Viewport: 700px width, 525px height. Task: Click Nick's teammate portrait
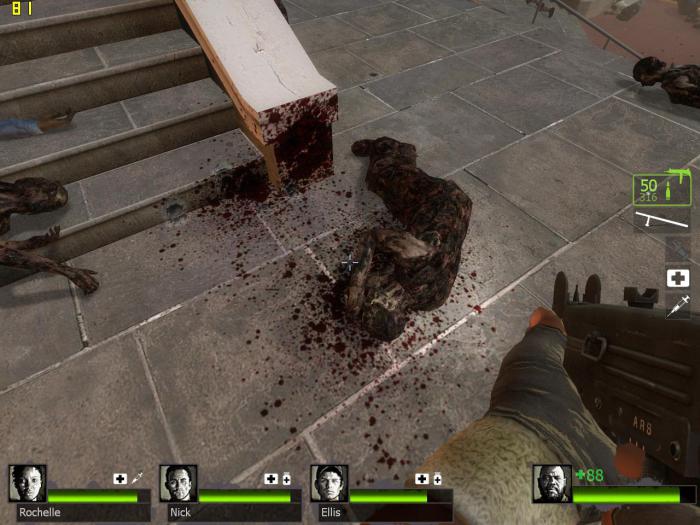[178, 483]
